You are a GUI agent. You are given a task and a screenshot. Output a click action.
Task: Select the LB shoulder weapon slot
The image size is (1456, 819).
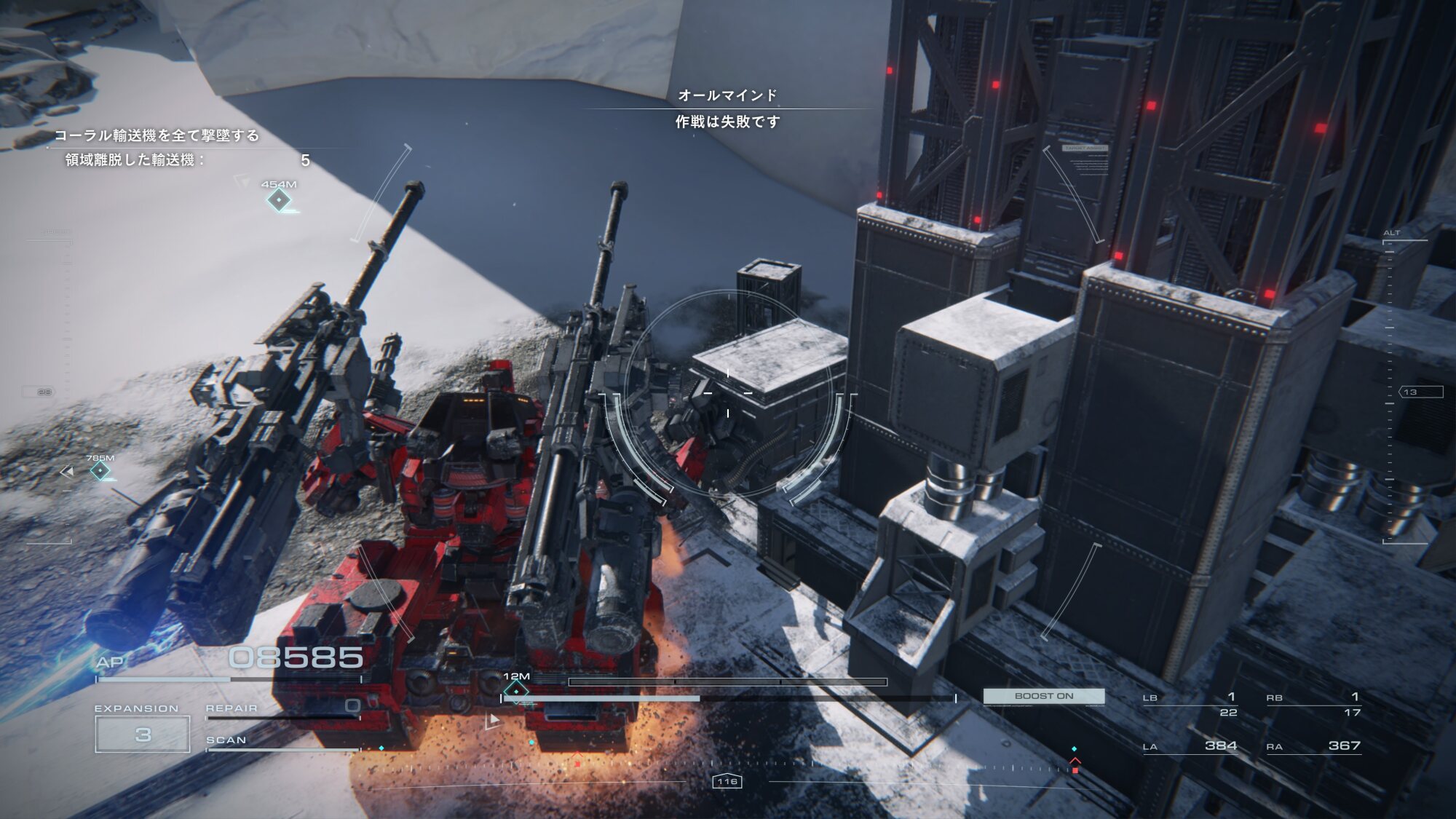pos(1190,704)
